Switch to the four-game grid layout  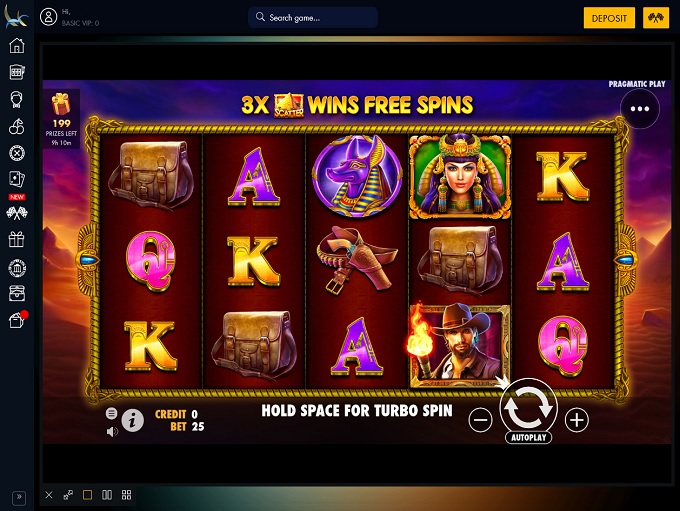[x=127, y=495]
